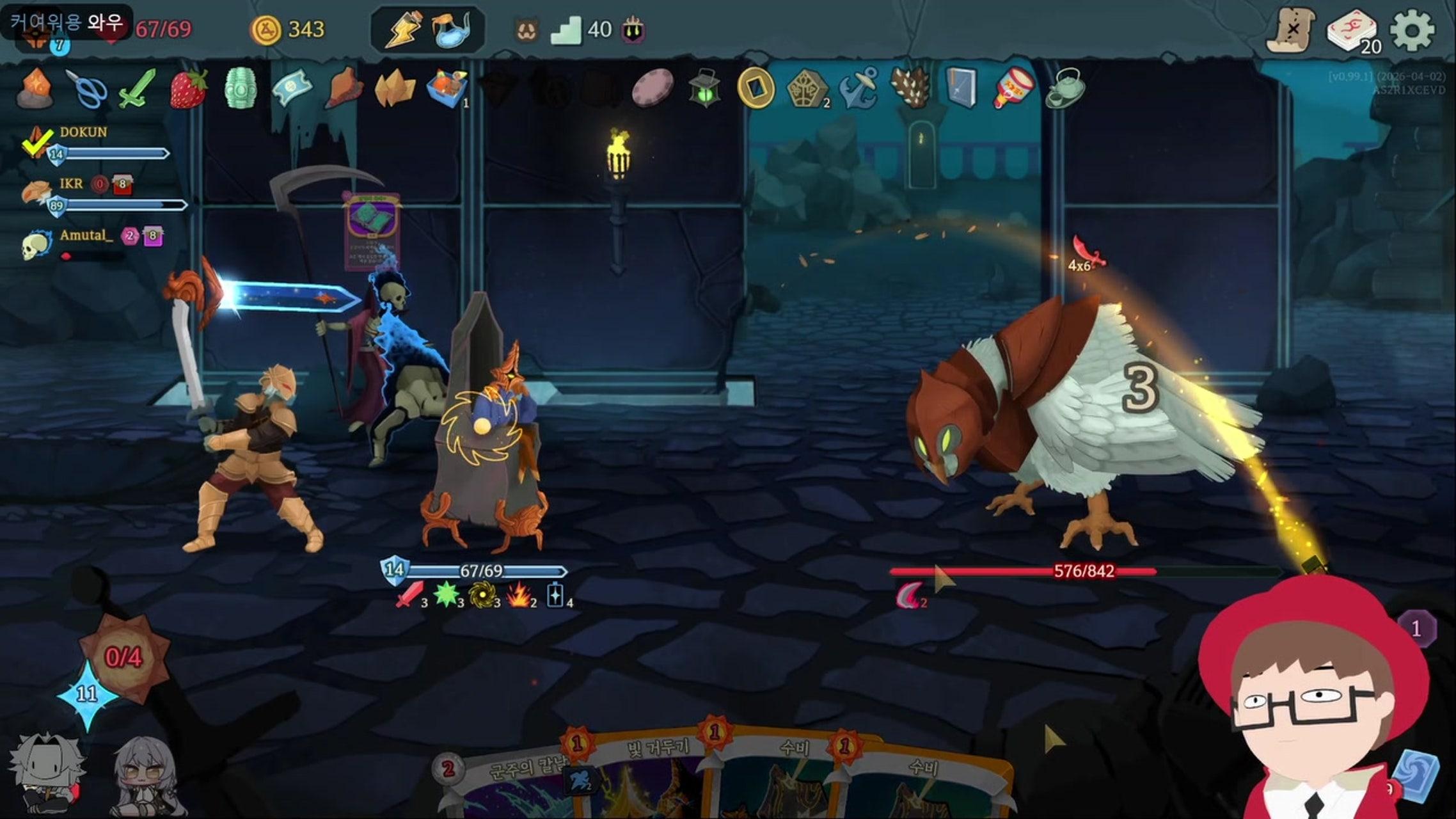Check the boss's 4x6 attack intent
Image resolution: width=1456 pixels, height=819 pixels.
click(1086, 256)
